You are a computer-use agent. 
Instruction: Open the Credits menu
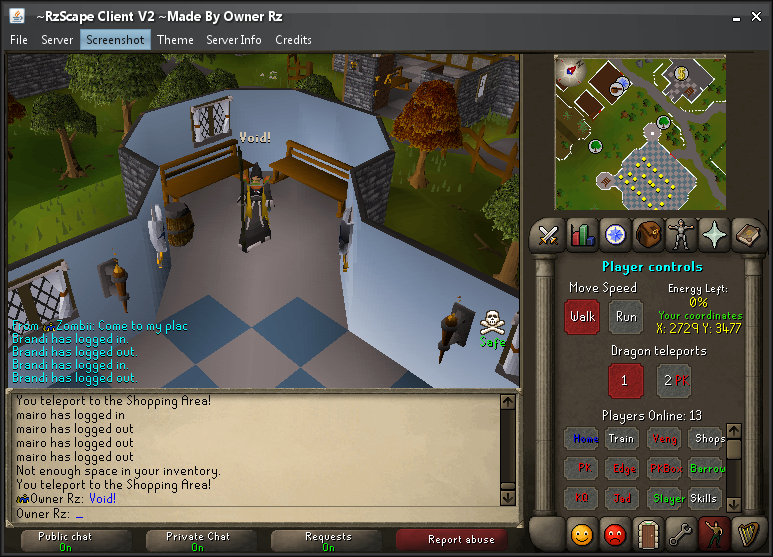tap(293, 40)
